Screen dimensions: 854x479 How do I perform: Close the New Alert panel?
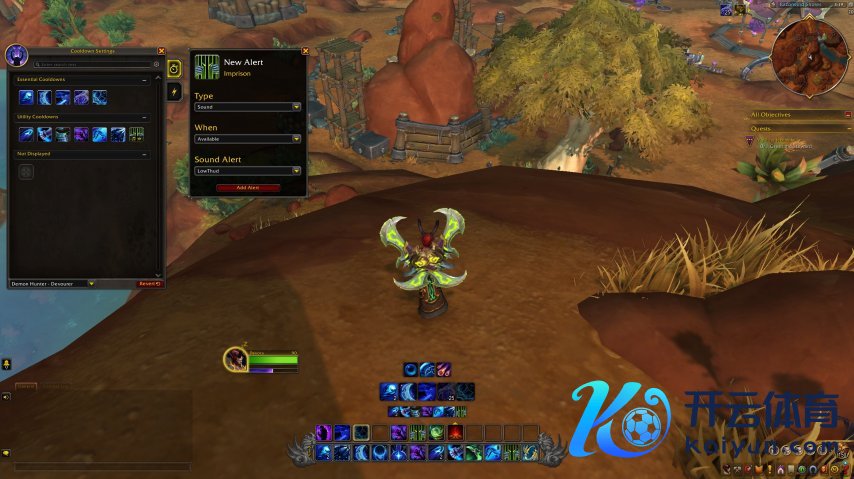click(305, 51)
